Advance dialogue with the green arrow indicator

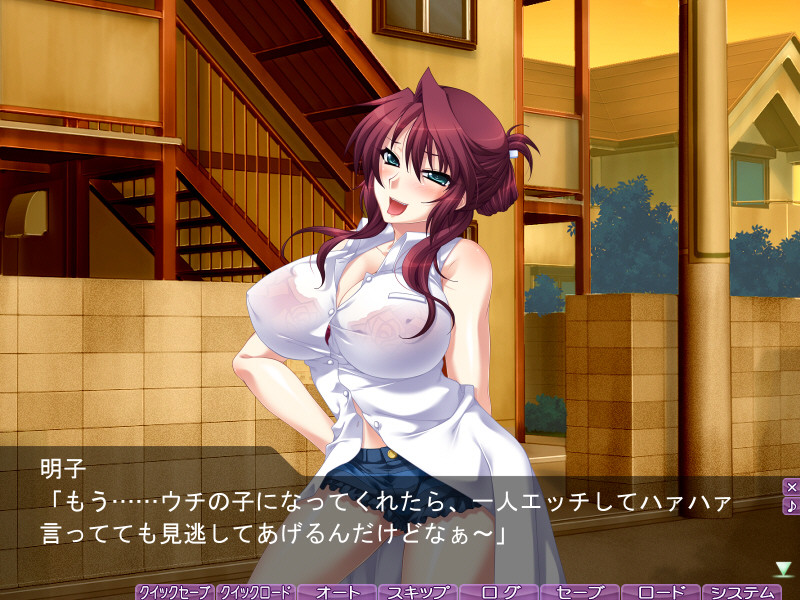pos(783,568)
